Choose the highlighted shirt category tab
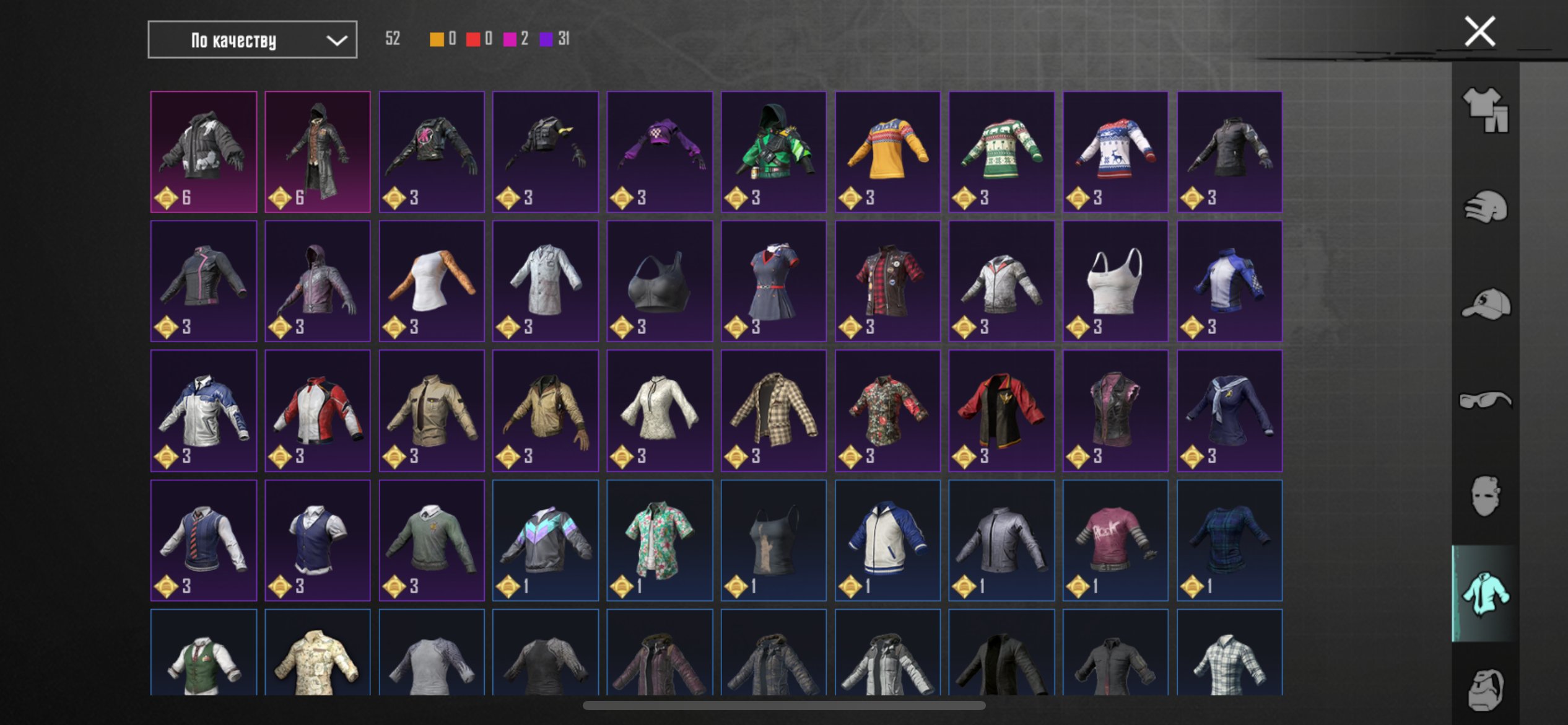The width and height of the screenshot is (1568, 725). pyautogui.click(x=1485, y=594)
